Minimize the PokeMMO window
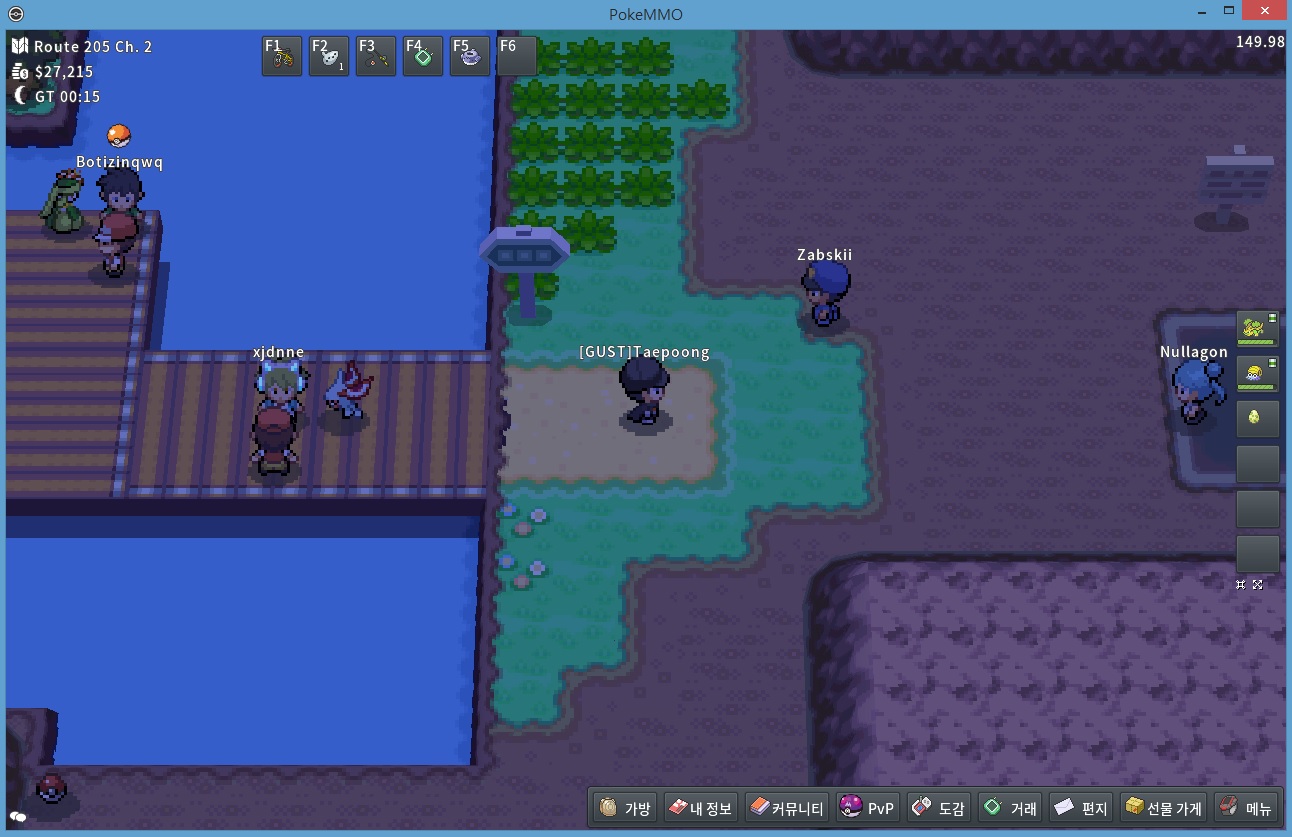The height and width of the screenshot is (837, 1292). tap(1201, 13)
